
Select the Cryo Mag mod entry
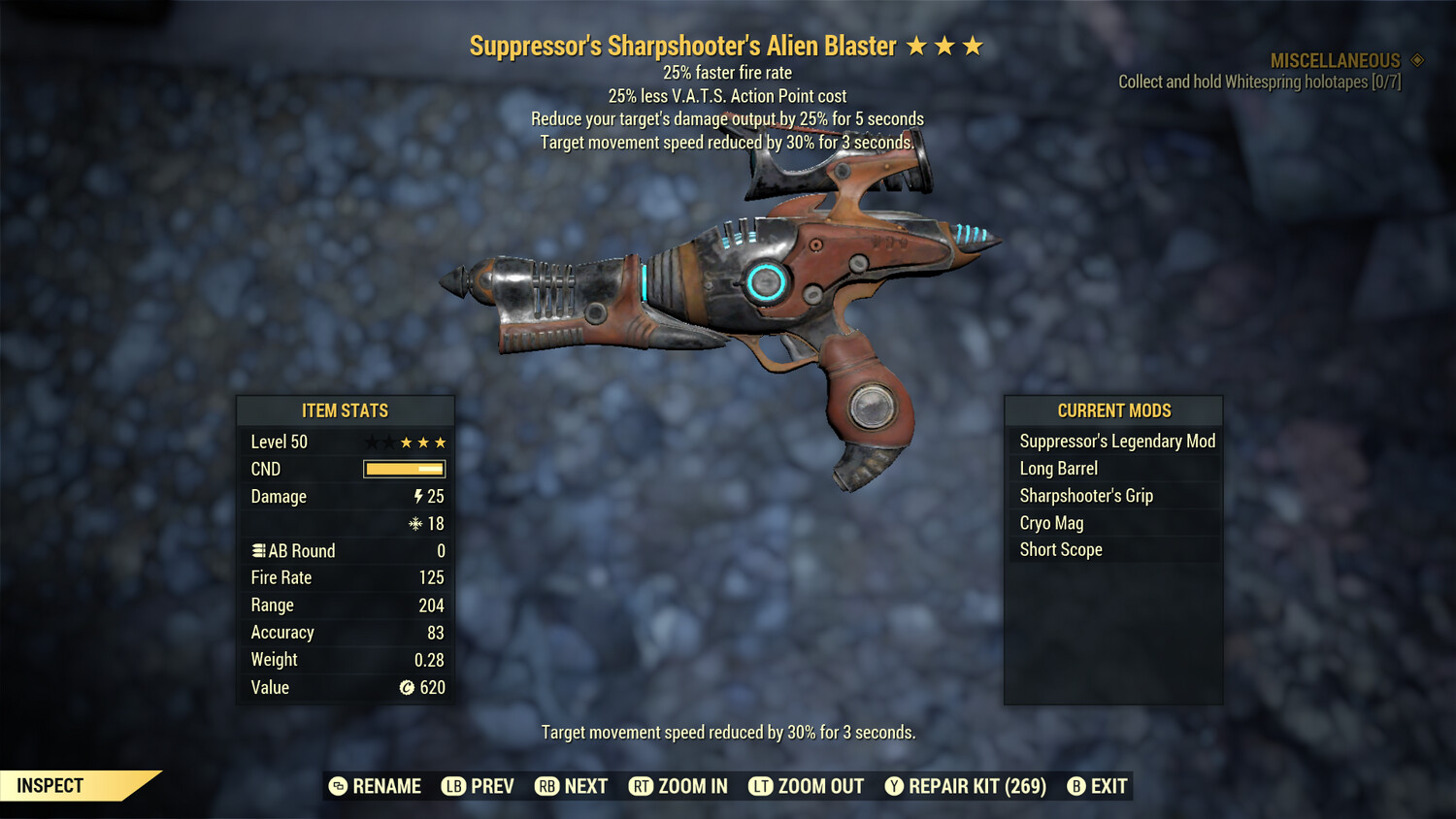[x=1051, y=522]
